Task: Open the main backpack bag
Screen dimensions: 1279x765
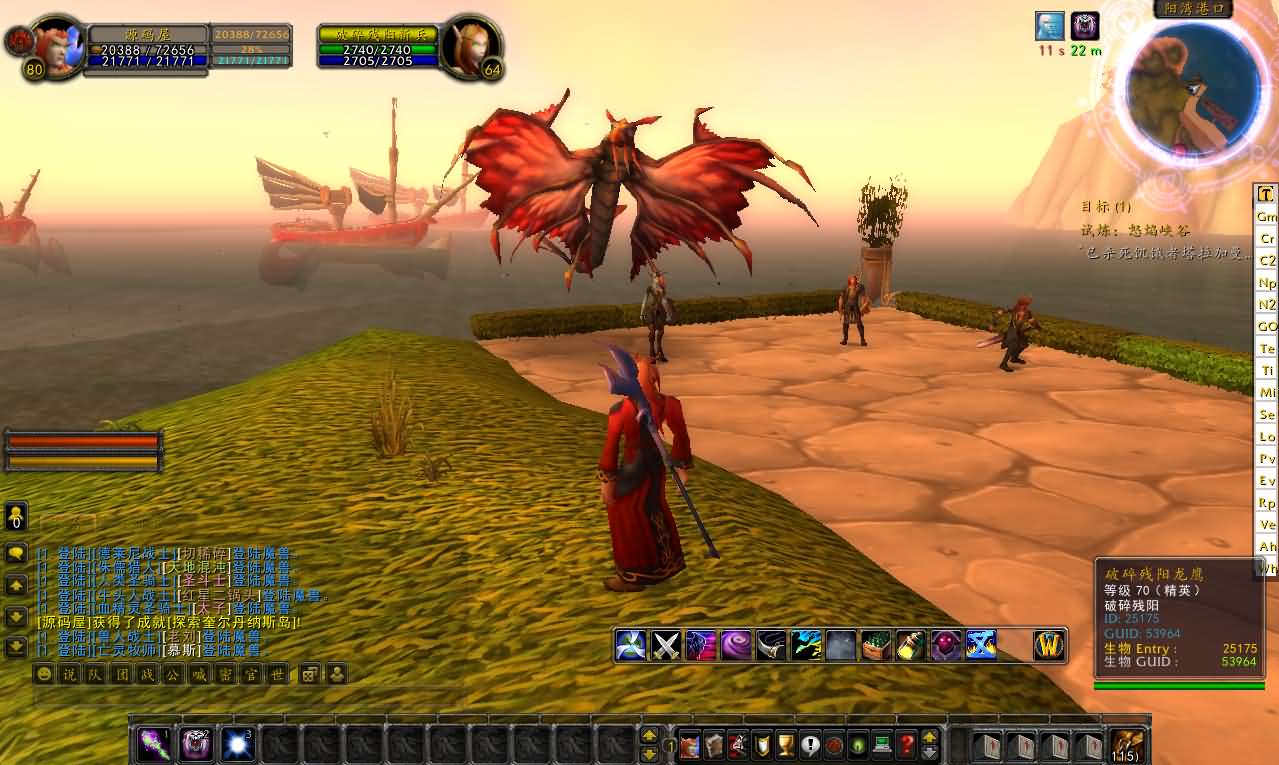Action: point(1128,745)
